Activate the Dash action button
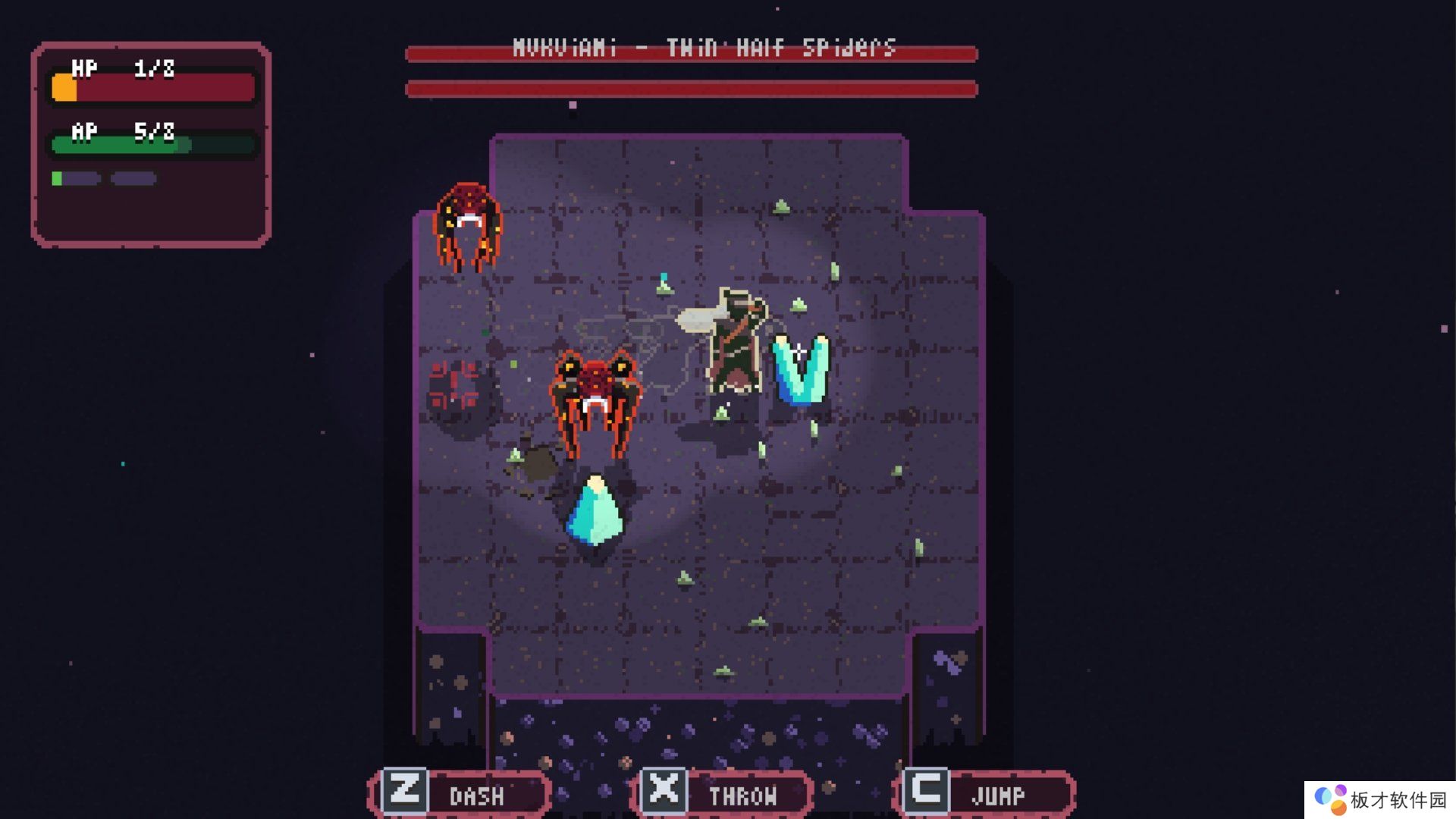Viewport: 1456px width, 819px height. tap(461, 793)
